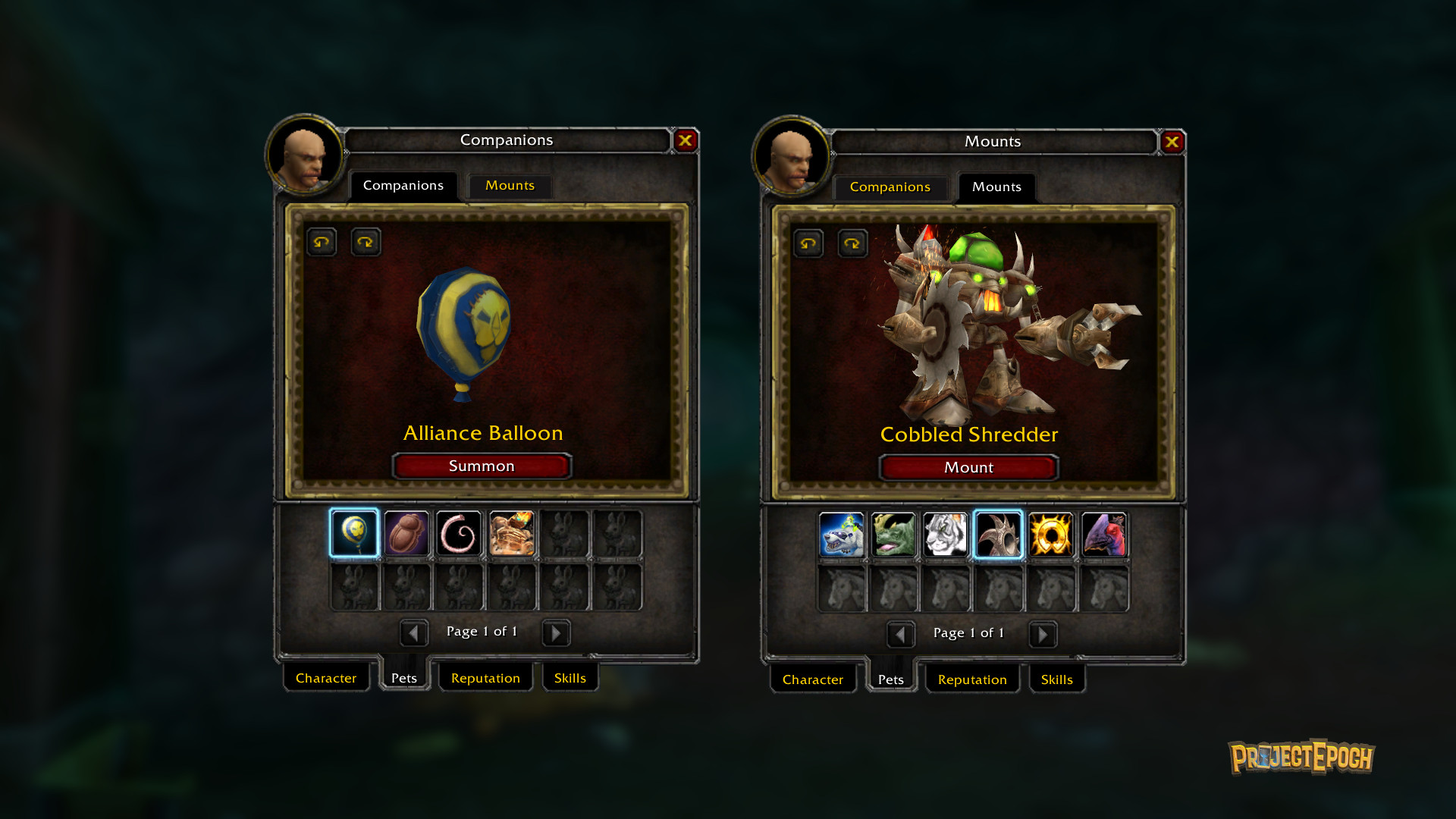
Task: Summon the Alliance Balloon companion
Action: pos(482,466)
